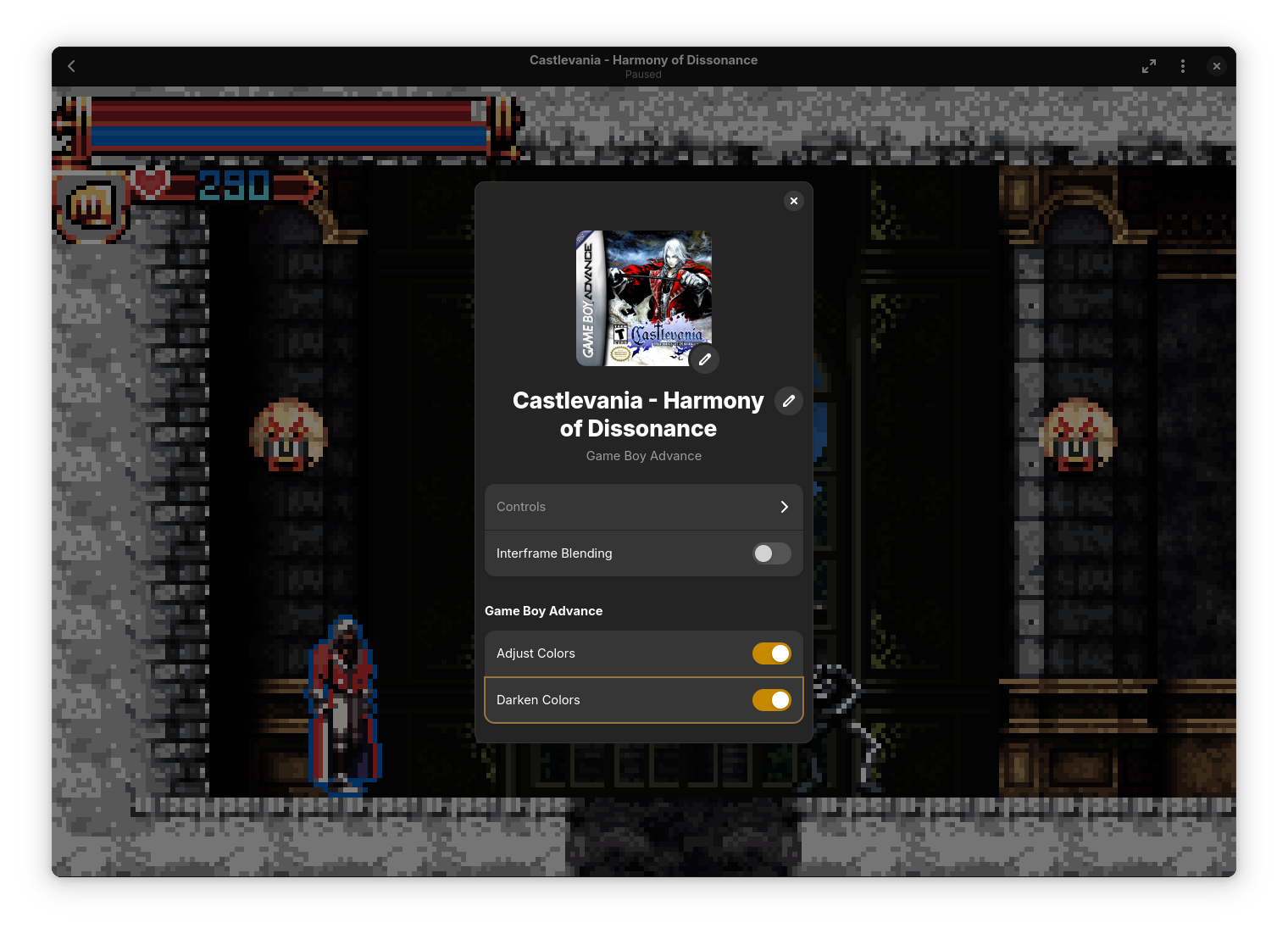Disable Adjust Colors
The height and width of the screenshot is (934, 1288).
[x=771, y=653]
